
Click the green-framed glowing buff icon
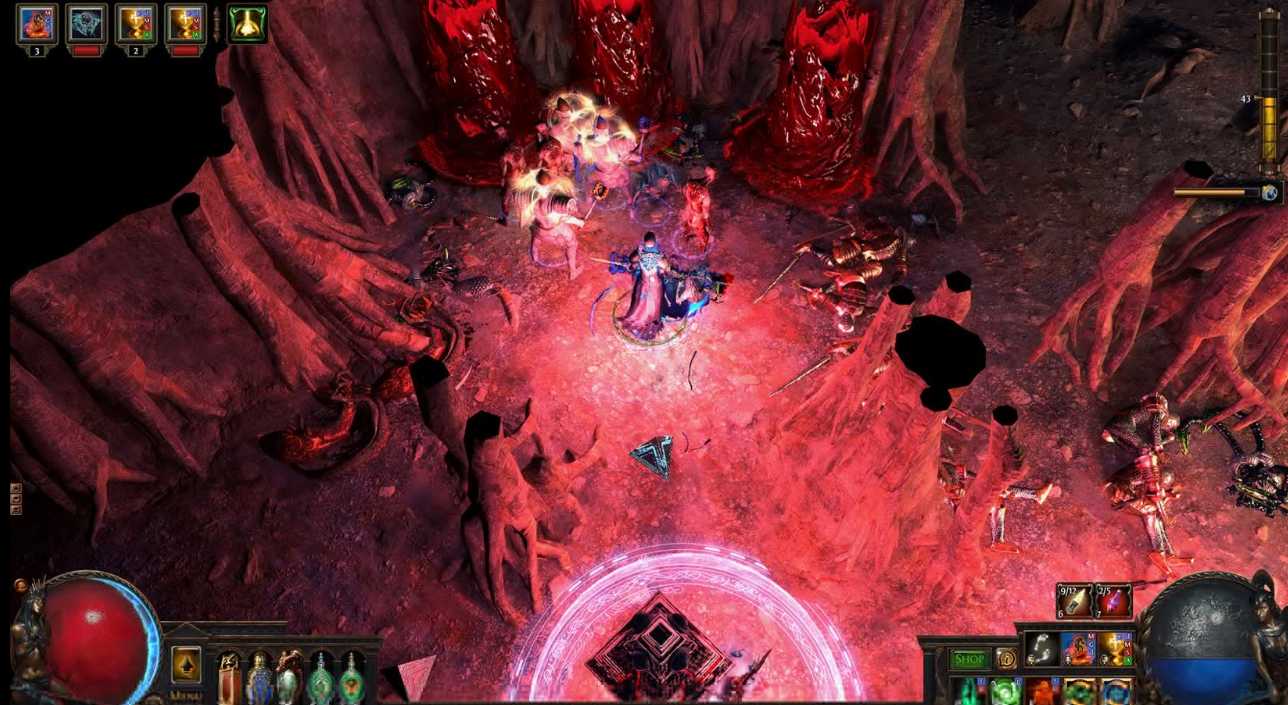(247, 24)
